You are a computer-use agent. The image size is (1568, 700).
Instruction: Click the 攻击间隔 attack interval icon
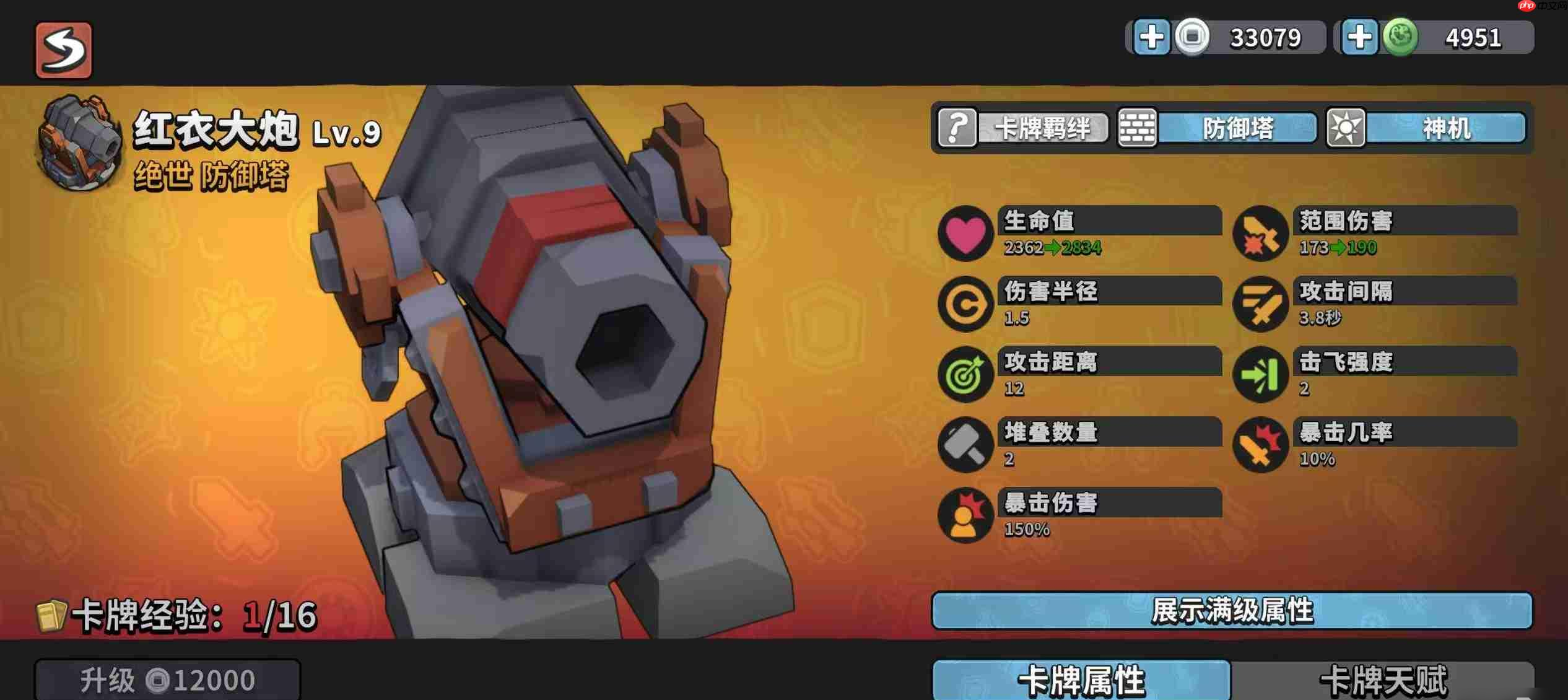1260,304
